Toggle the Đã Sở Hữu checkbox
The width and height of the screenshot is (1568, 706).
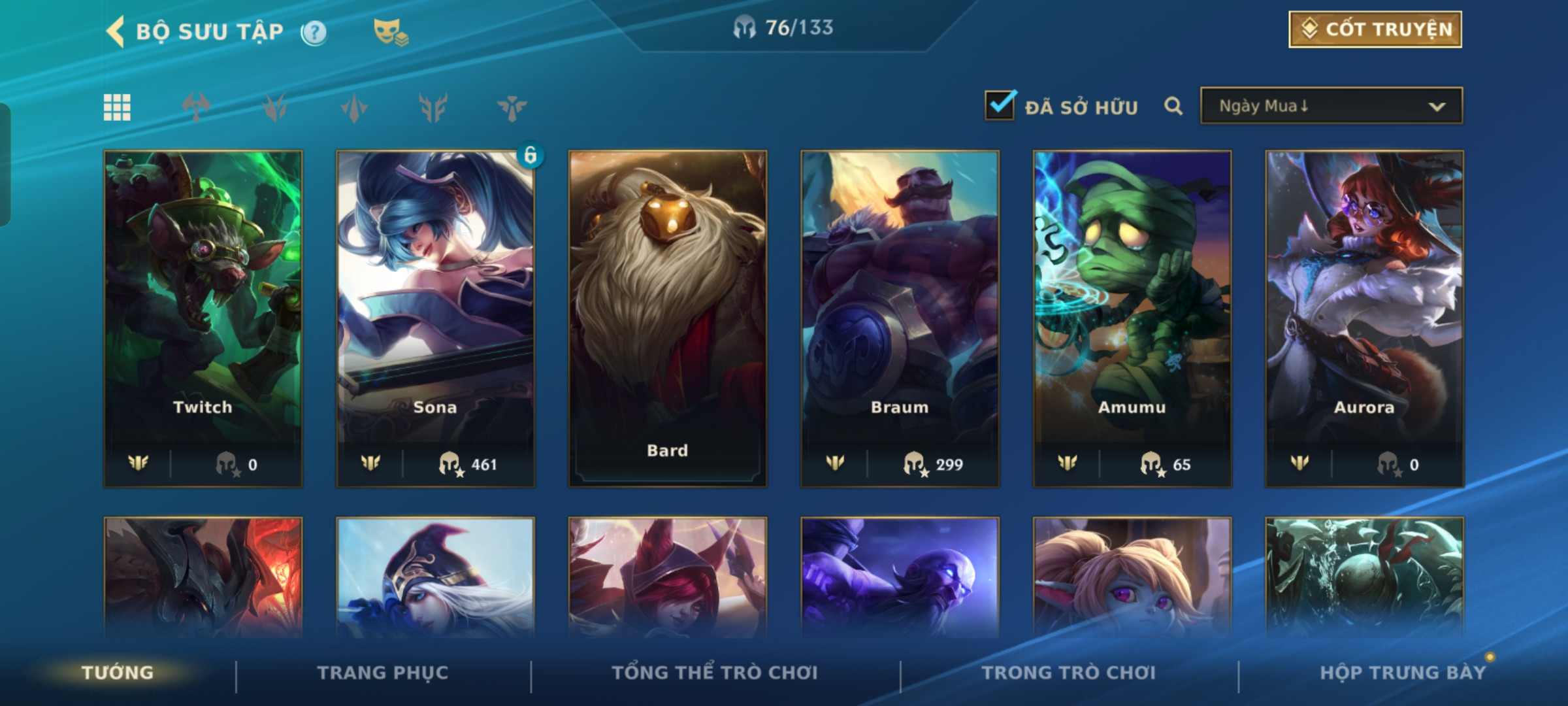[1000, 106]
